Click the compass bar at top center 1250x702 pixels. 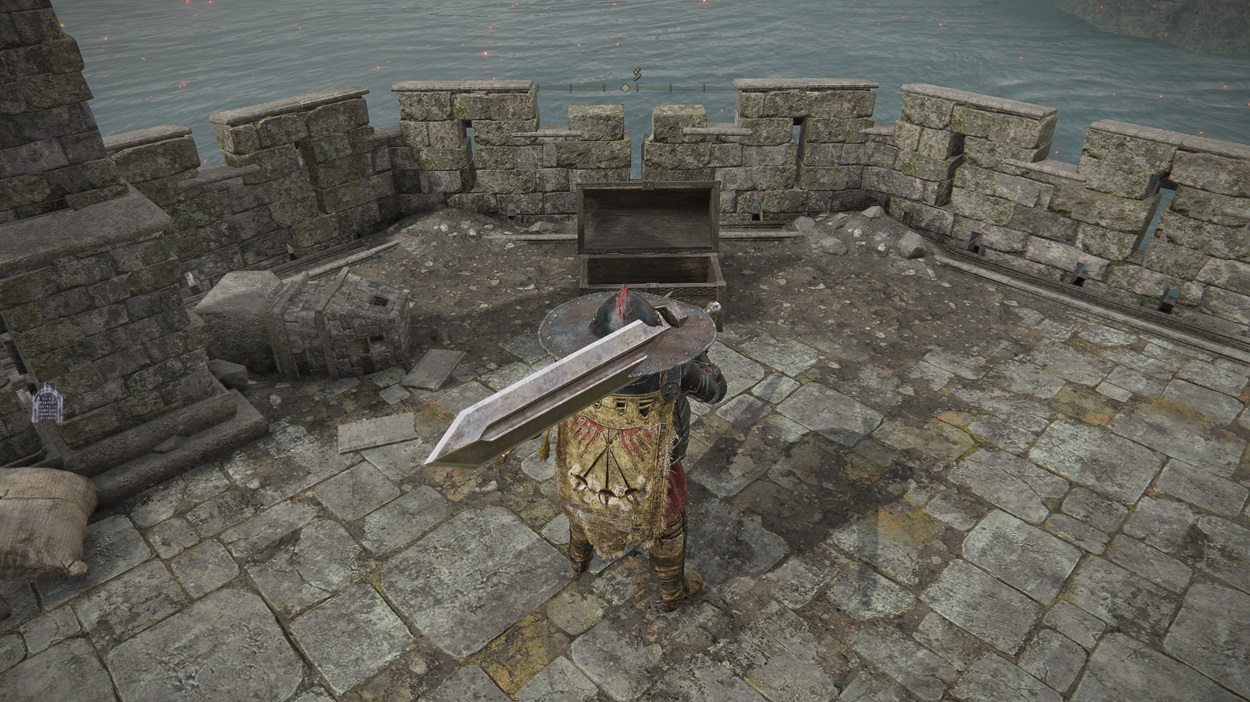coord(627,86)
